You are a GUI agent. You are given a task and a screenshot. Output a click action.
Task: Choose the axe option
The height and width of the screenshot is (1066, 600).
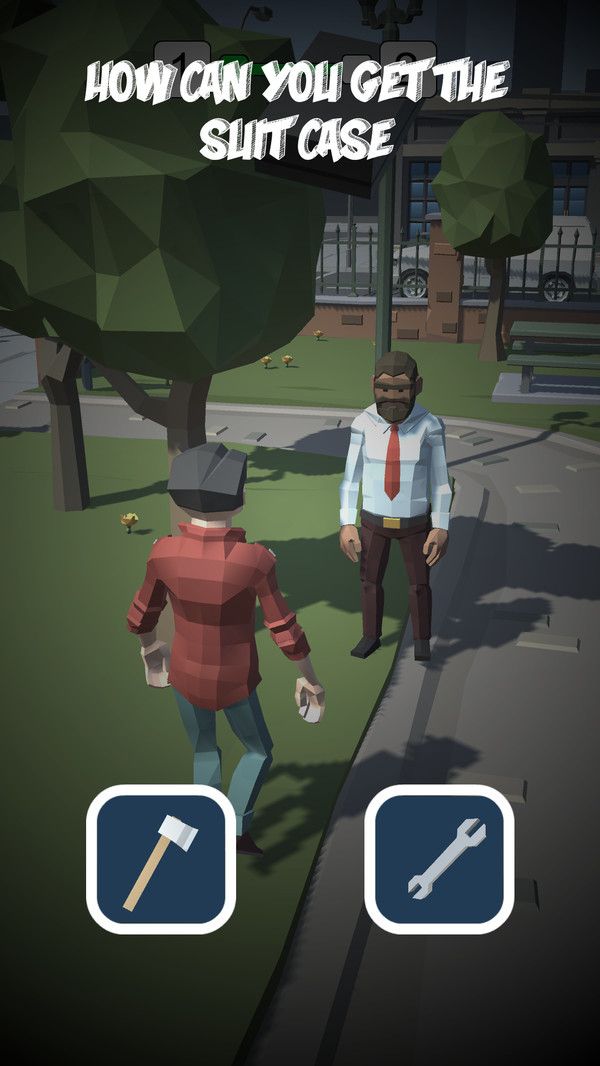(x=161, y=859)
